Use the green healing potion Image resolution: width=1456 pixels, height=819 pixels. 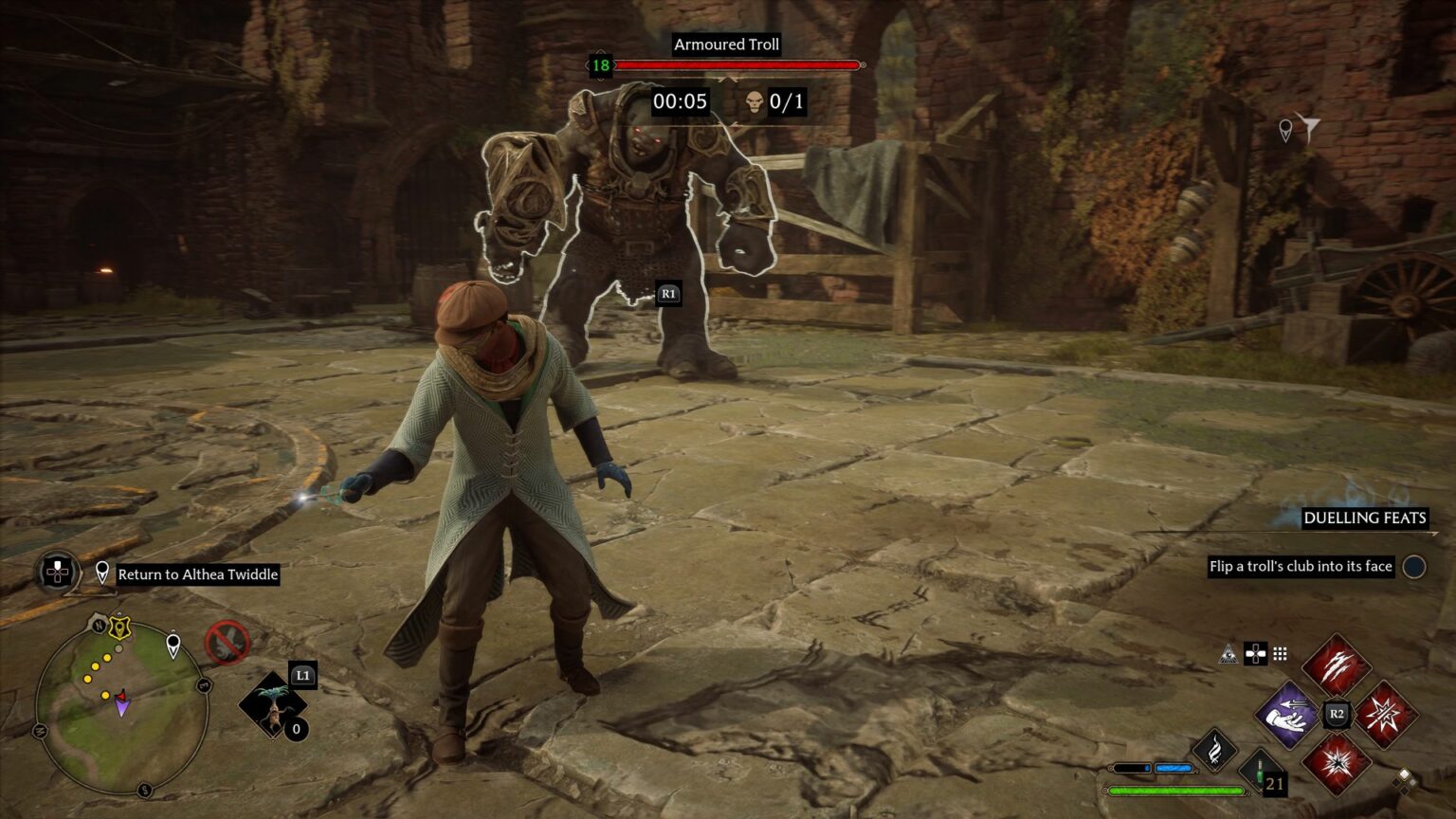tap(1262, 772)
